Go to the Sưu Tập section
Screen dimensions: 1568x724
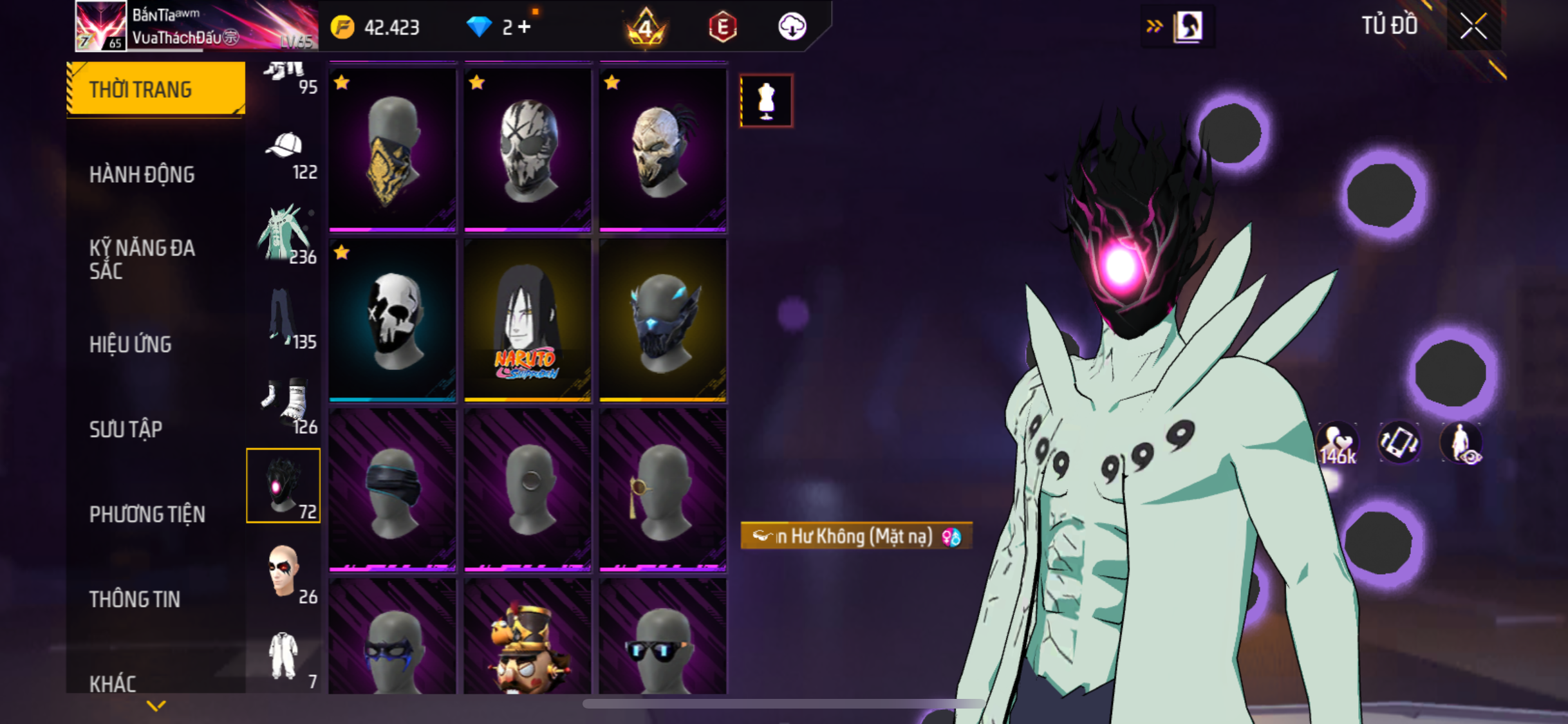coord(126,429)
